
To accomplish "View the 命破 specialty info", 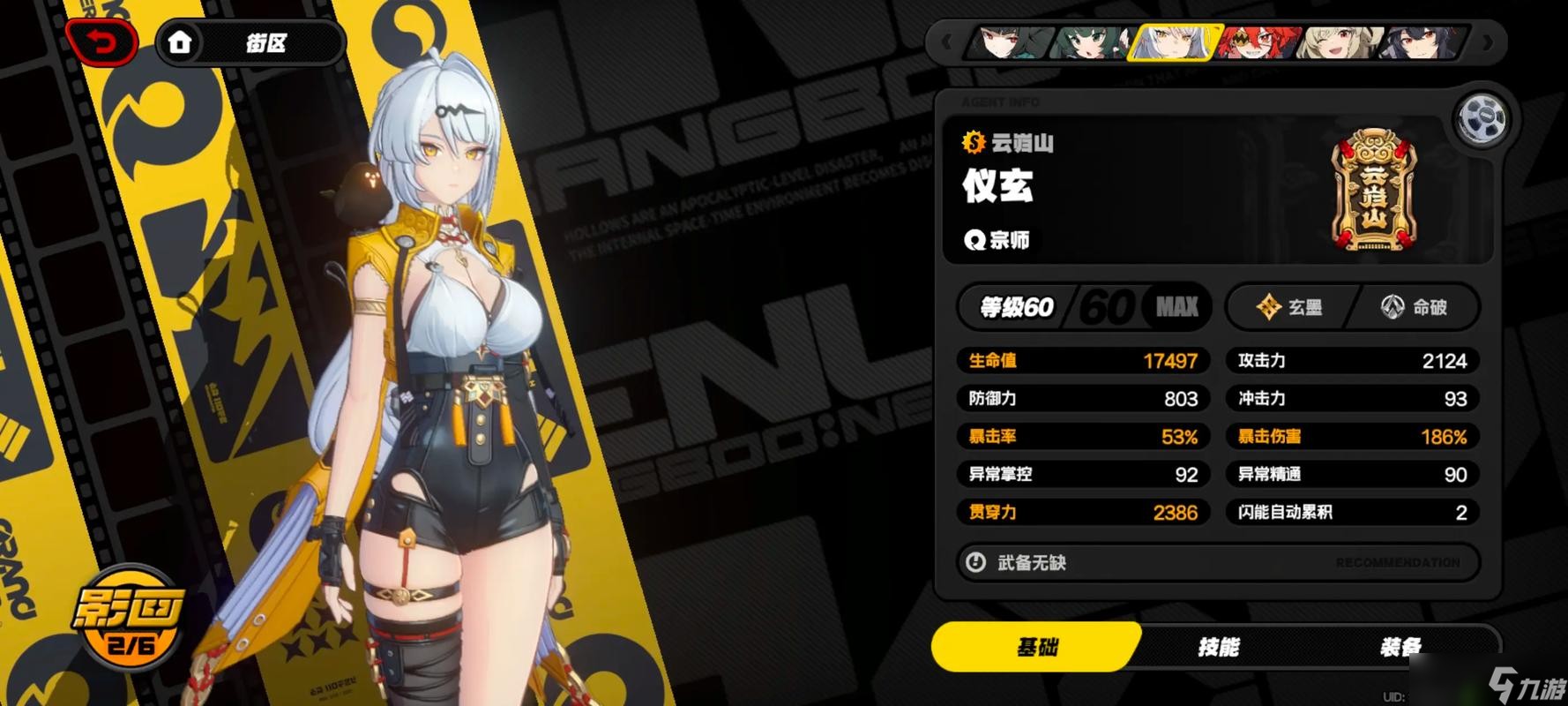I will (x=1414, y=307).
